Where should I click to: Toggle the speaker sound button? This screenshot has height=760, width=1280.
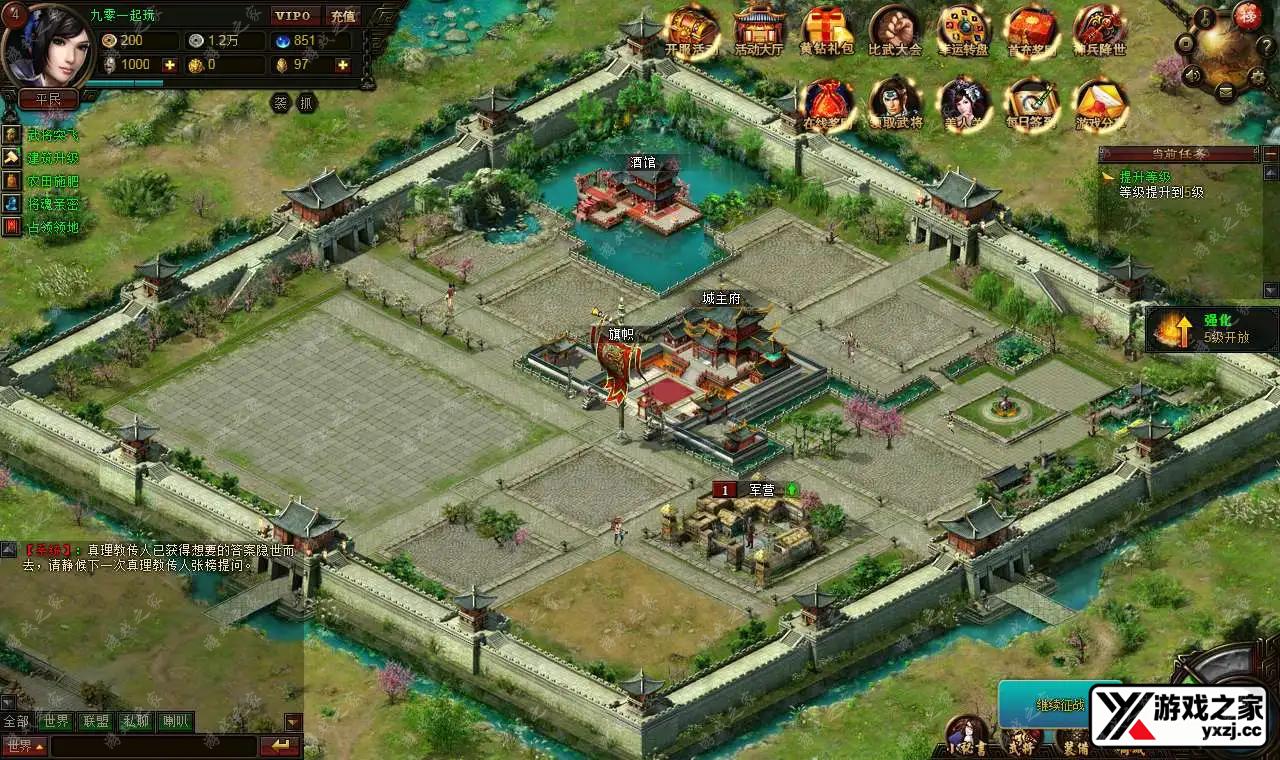1191,73
